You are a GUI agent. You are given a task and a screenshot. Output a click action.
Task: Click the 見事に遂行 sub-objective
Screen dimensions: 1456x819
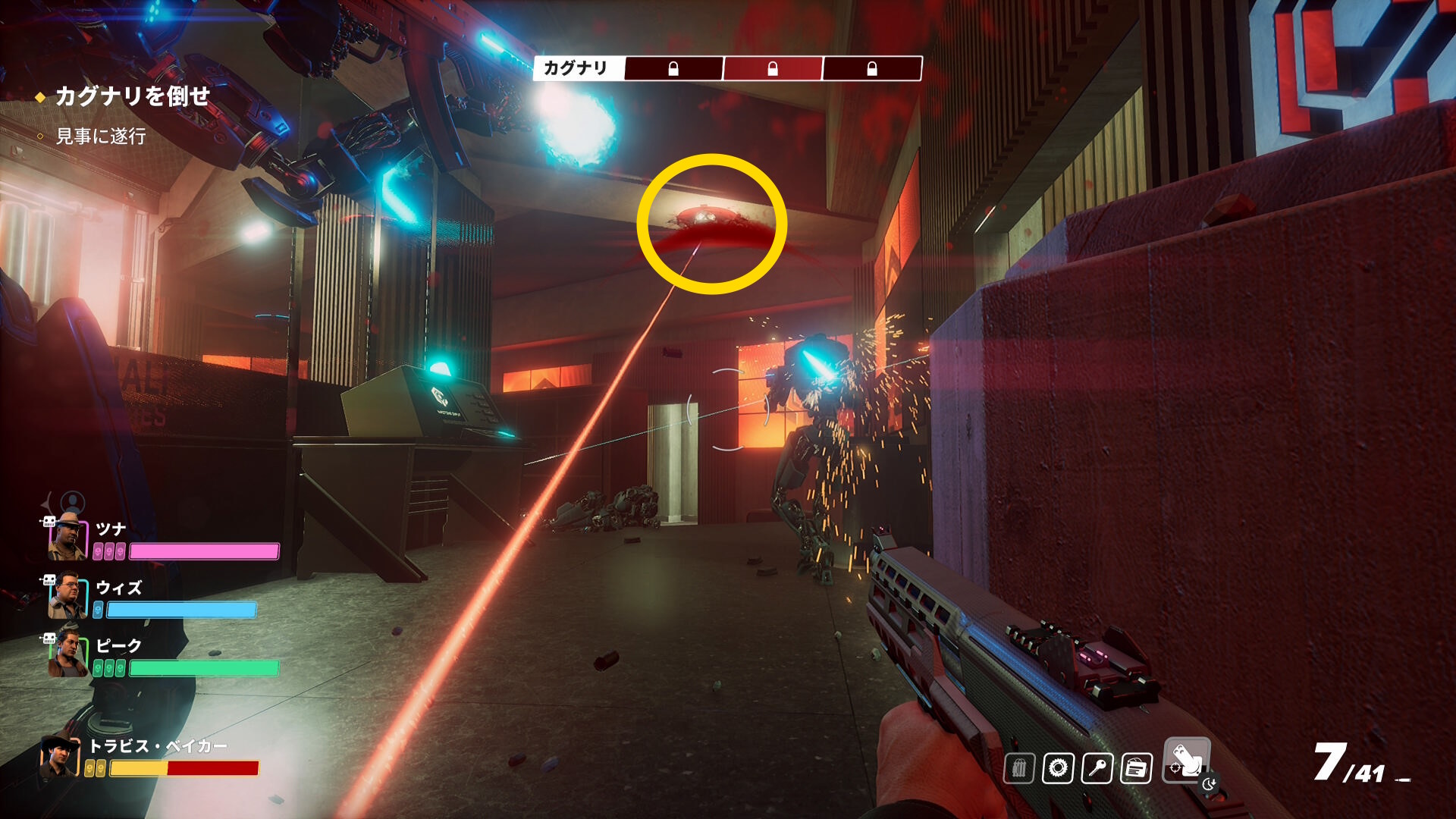coord(101,136)
